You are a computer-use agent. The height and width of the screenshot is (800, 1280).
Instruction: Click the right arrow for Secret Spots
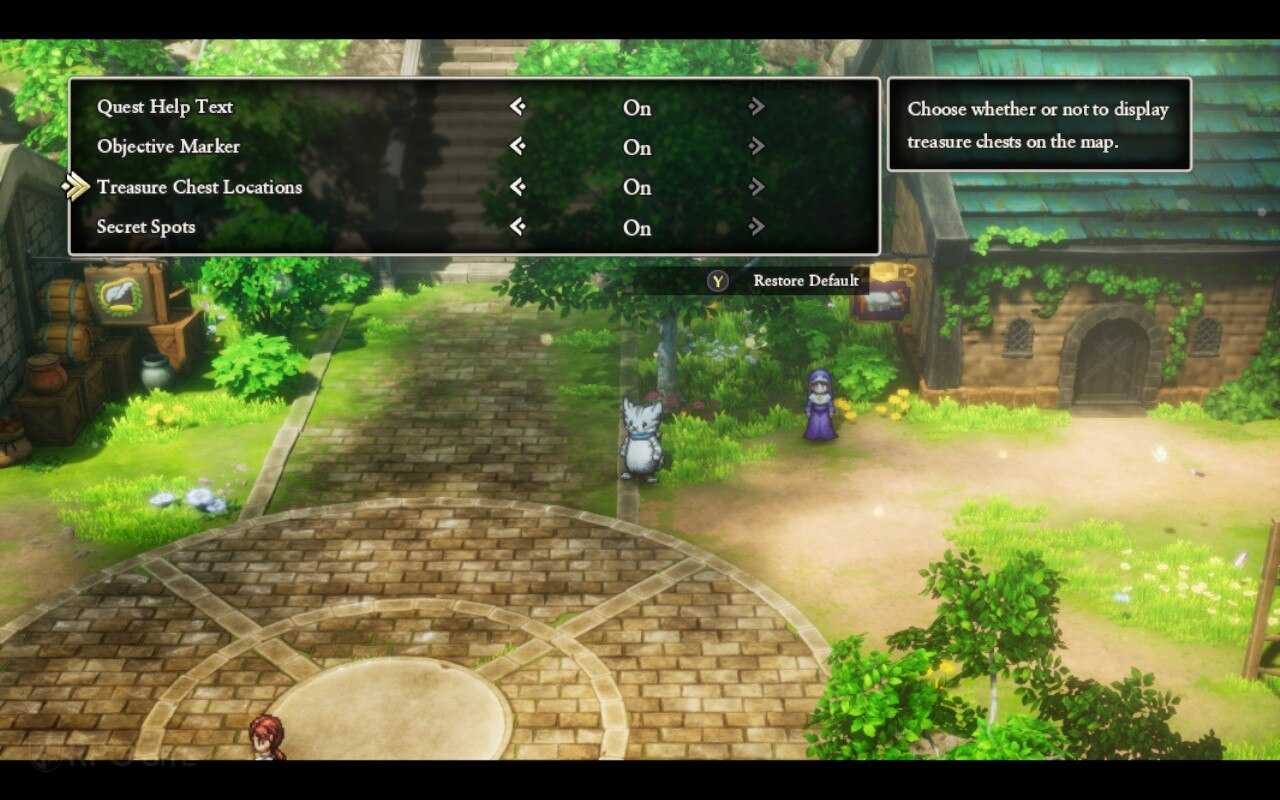(x=757, y=227)
